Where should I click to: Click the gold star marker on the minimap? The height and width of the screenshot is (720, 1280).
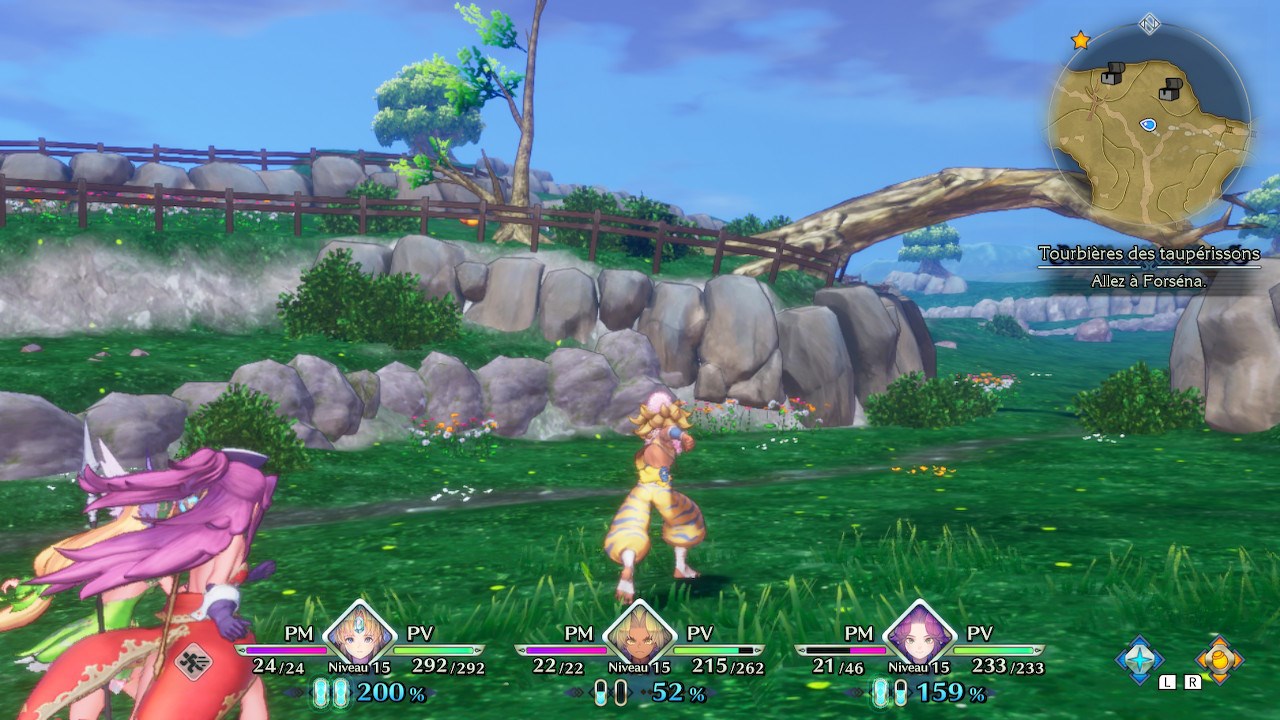[1080, 40]
